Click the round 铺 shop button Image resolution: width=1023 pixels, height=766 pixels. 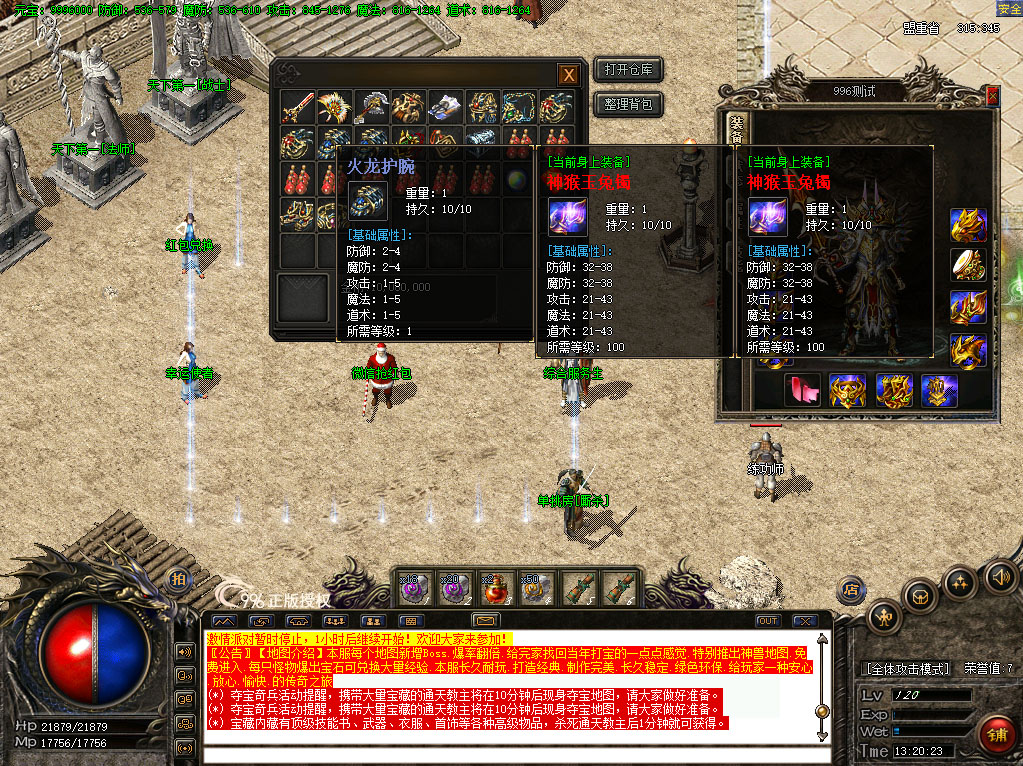995,733
